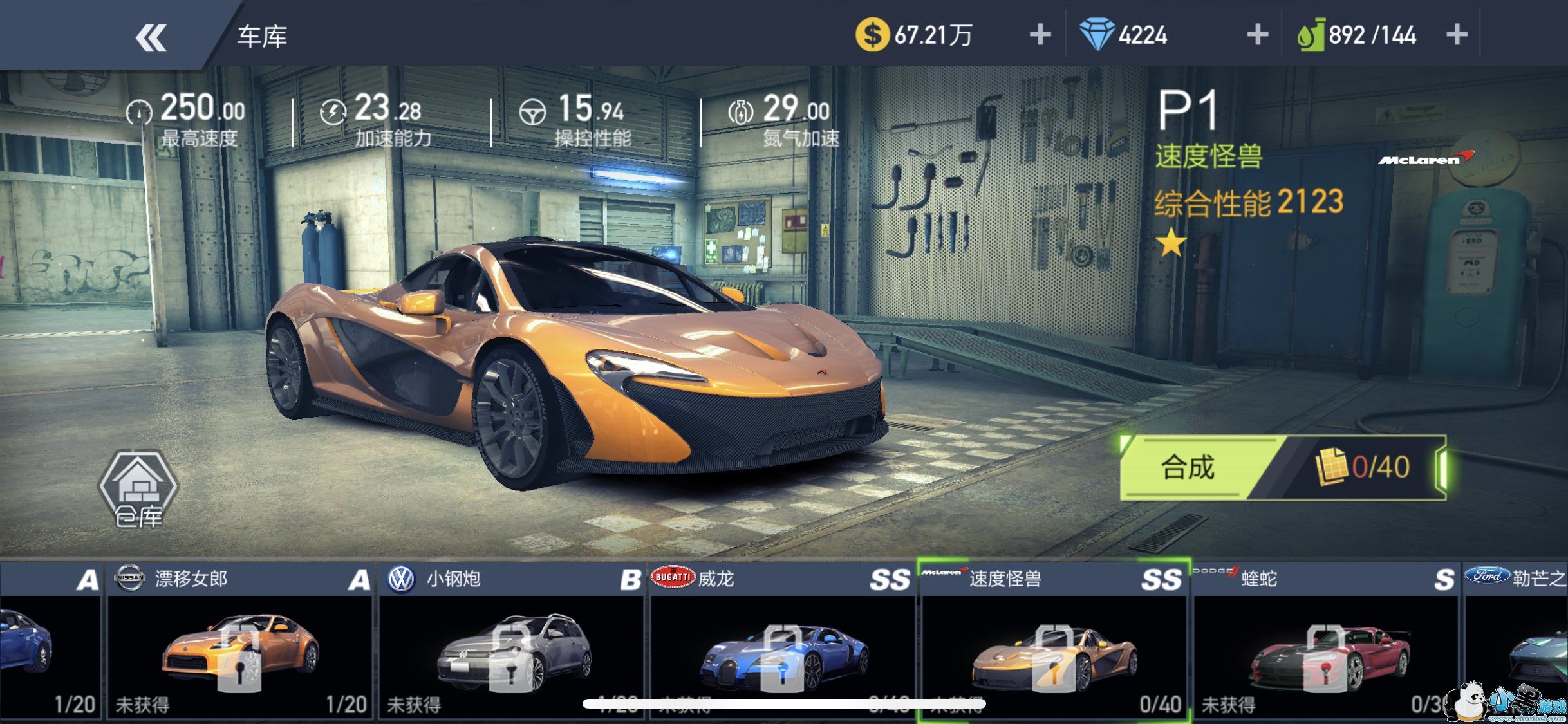1568x724 pixels.
Task: Select the Nissan 漂移女郎 car card
Action: [x=239, y=642]
